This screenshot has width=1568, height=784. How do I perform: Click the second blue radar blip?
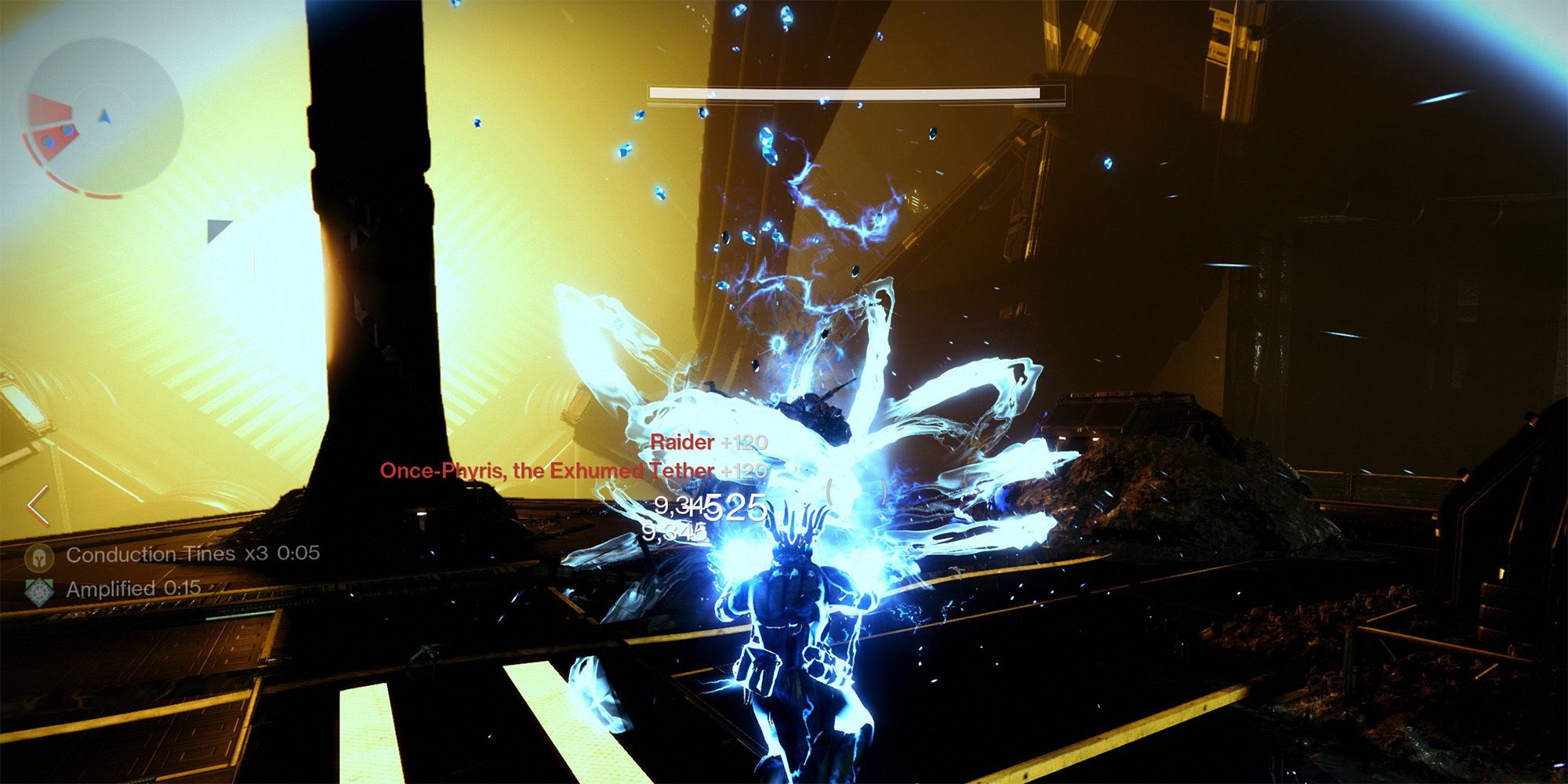(49, 142)
